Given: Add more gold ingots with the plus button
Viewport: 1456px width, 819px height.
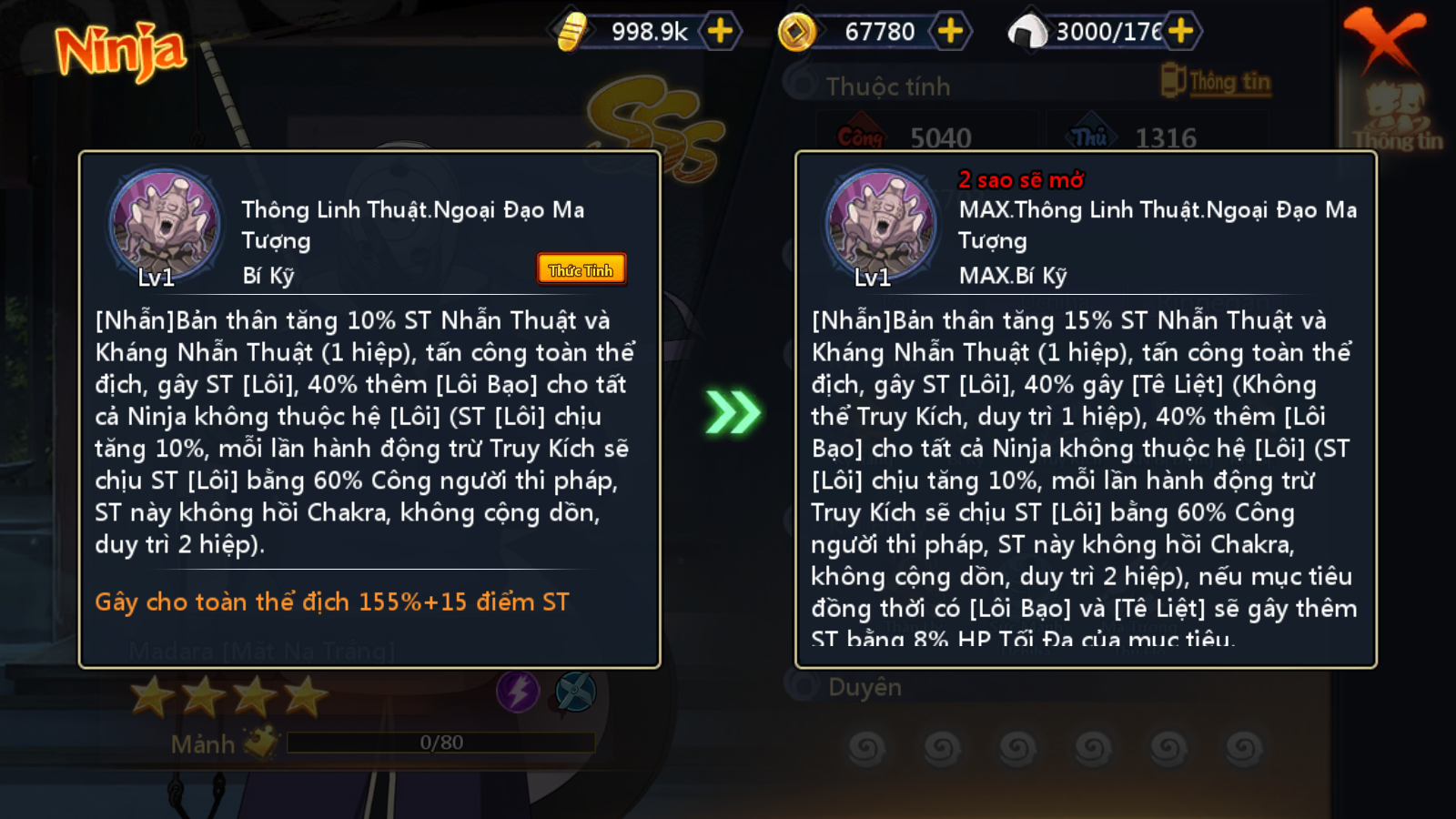Looking at the screenshot, I should (720, 31).
